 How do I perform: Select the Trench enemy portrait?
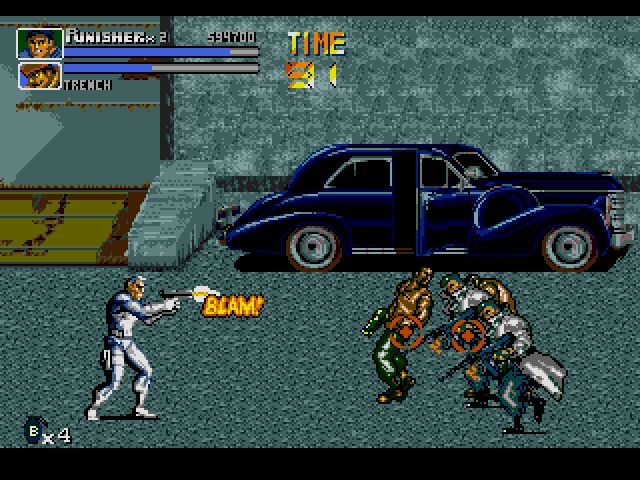point(40,75)
